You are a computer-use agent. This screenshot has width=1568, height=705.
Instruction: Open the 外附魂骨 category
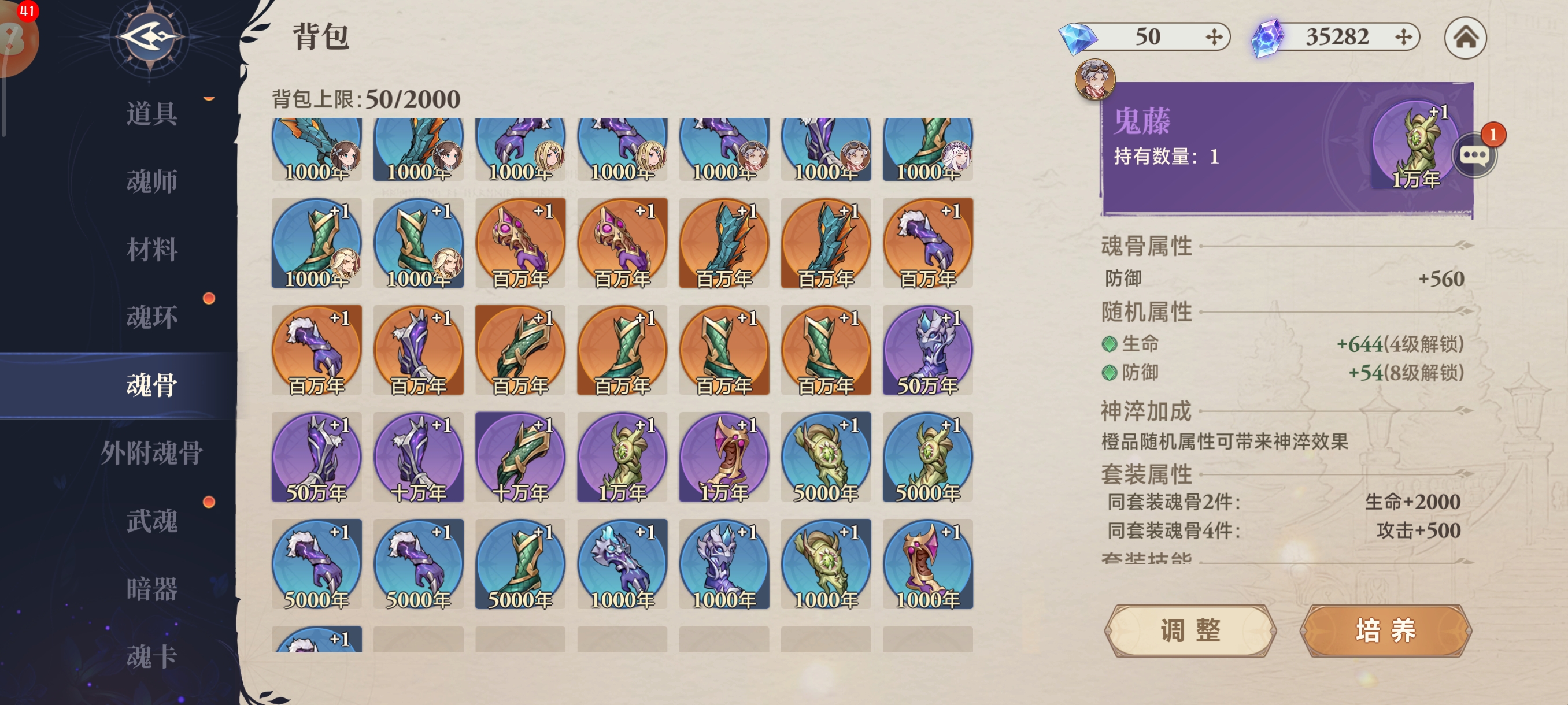tap(151, 453)
